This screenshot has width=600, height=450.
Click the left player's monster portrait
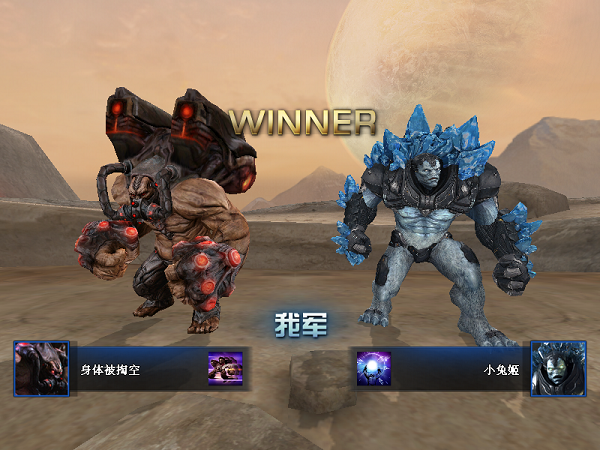pyautogui.click(x=41, y=369)
